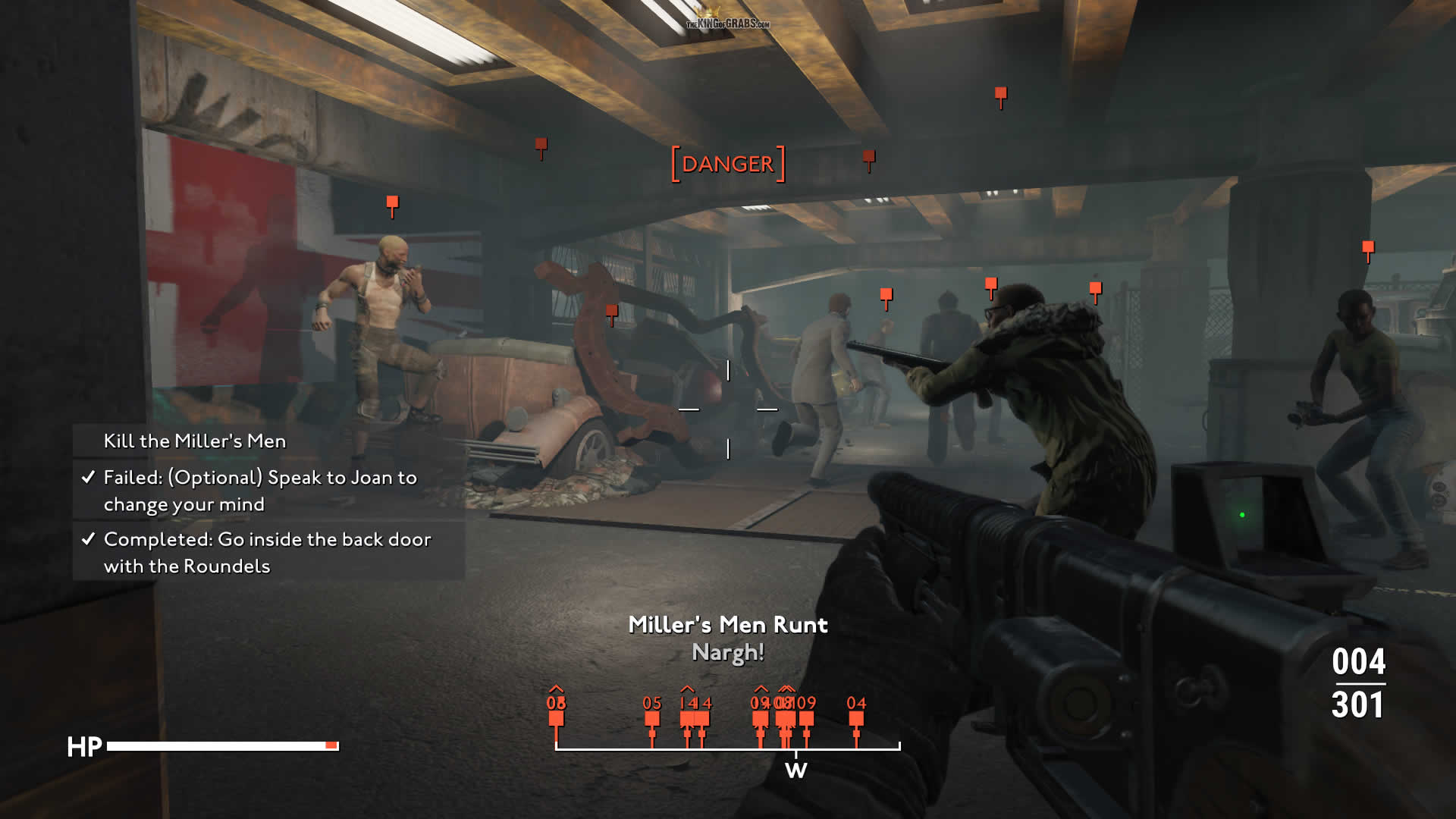Viewport: 1456px width, 819px height.
Task: Select the Kill the Miller's Men objective
Action: click(195, 441)
